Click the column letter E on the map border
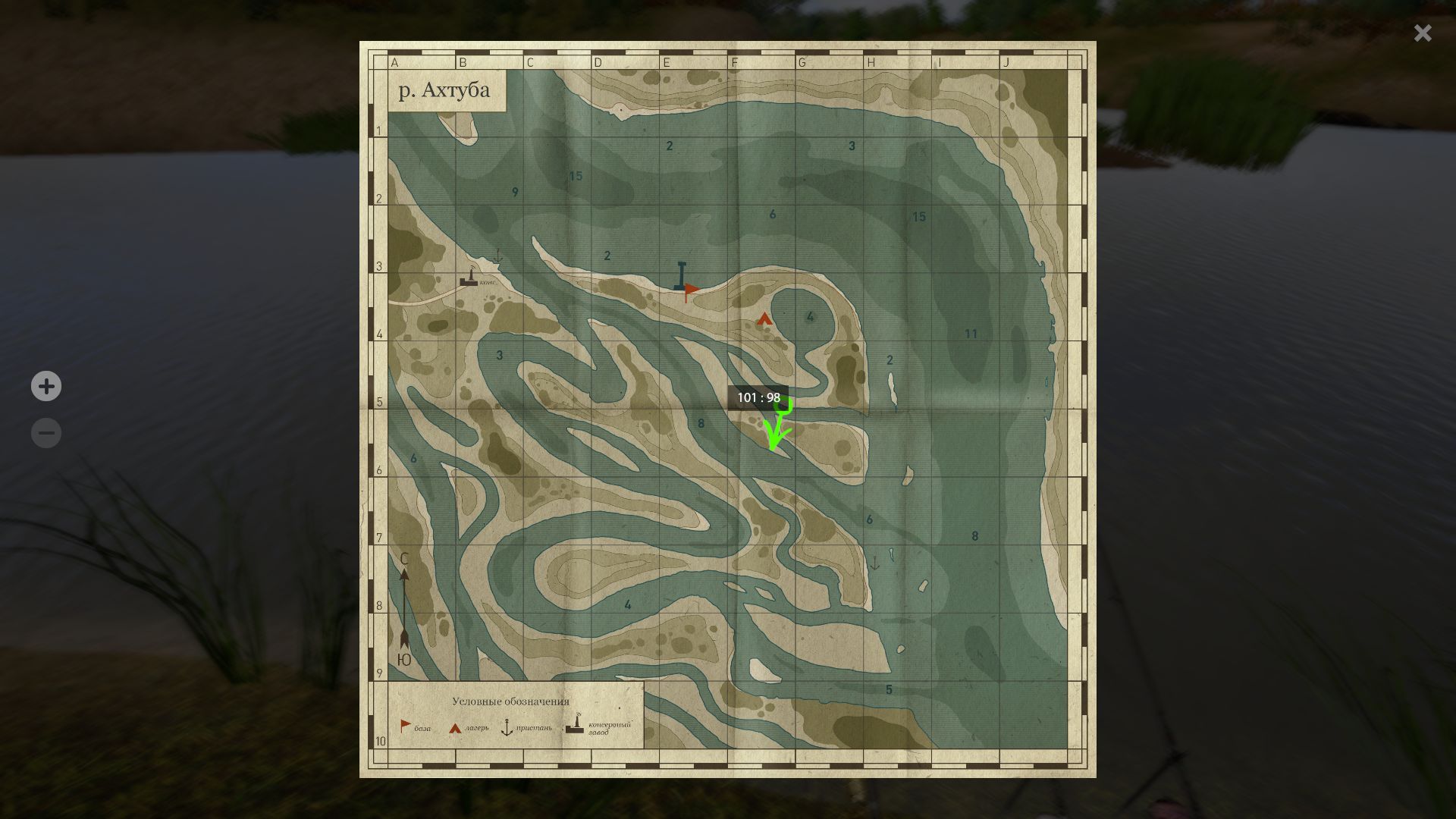 point(666,63)
